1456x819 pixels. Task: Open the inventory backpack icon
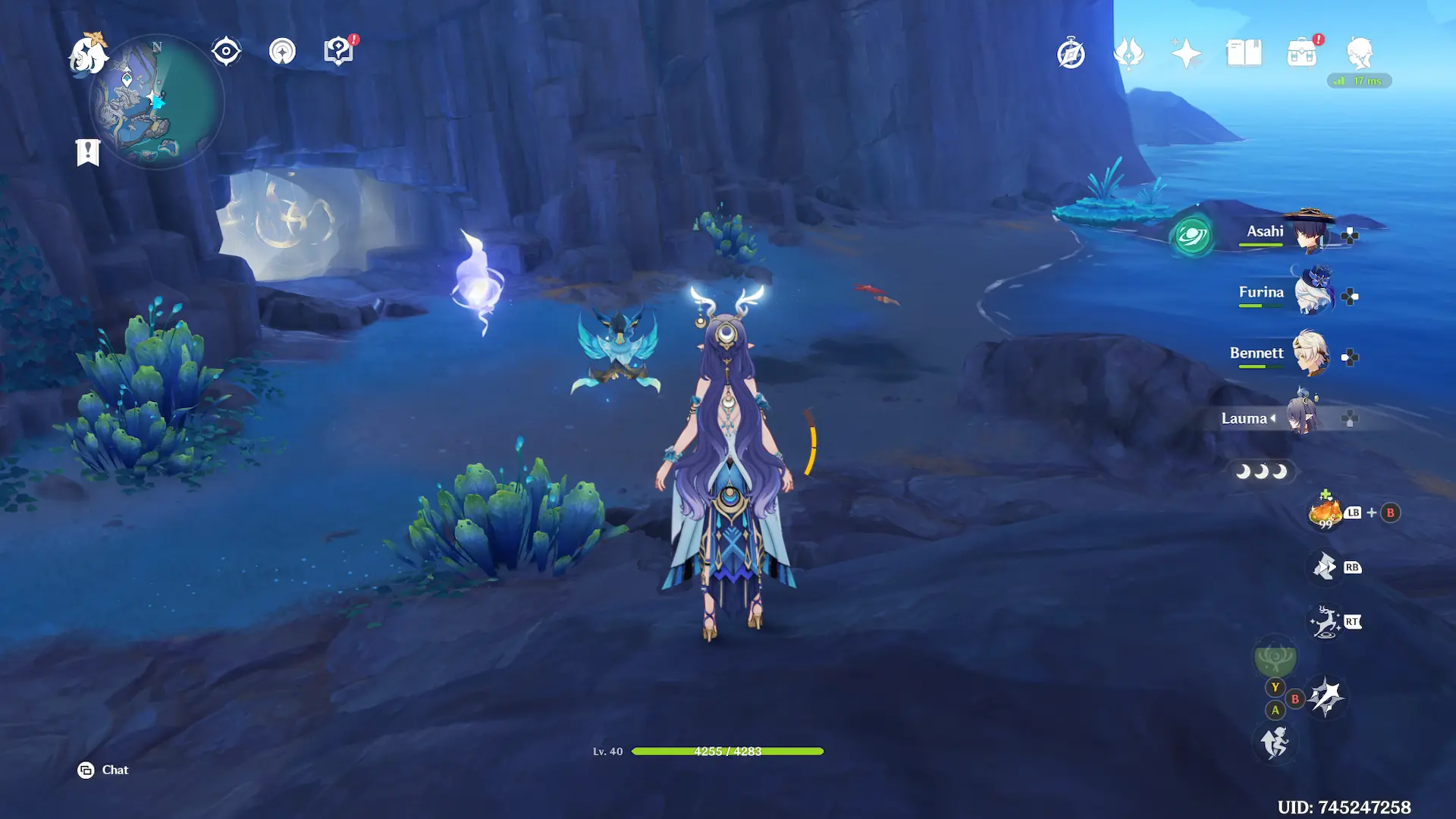pos(1301,54)
